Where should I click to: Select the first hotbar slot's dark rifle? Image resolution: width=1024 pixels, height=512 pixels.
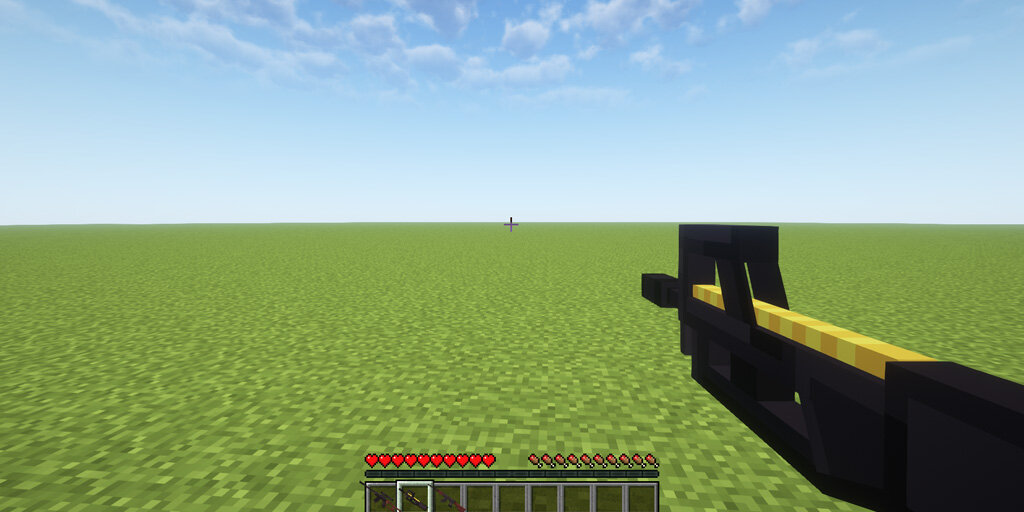[382, 498]
